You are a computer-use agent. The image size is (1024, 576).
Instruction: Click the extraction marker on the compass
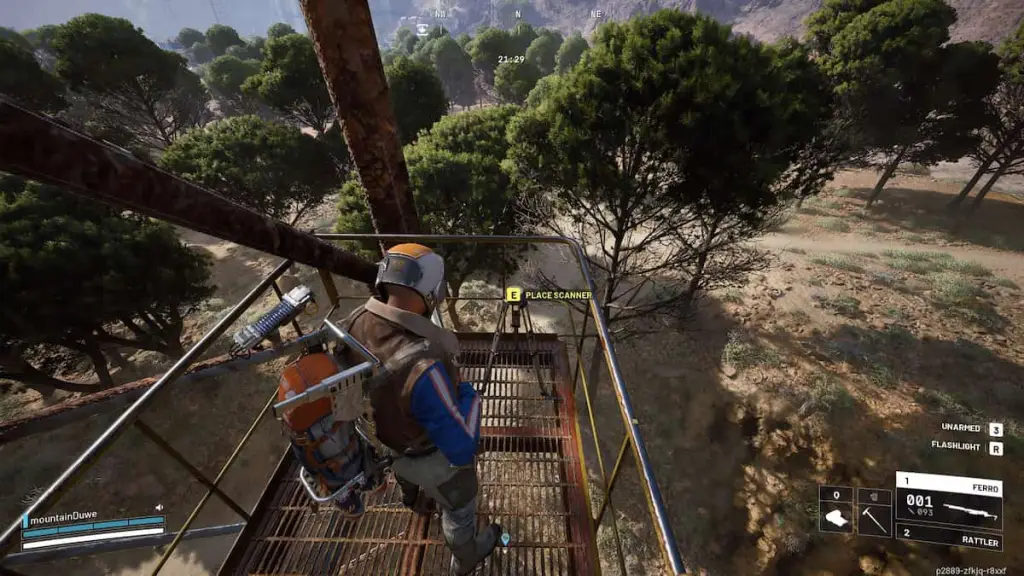click(x=422, y=29)
